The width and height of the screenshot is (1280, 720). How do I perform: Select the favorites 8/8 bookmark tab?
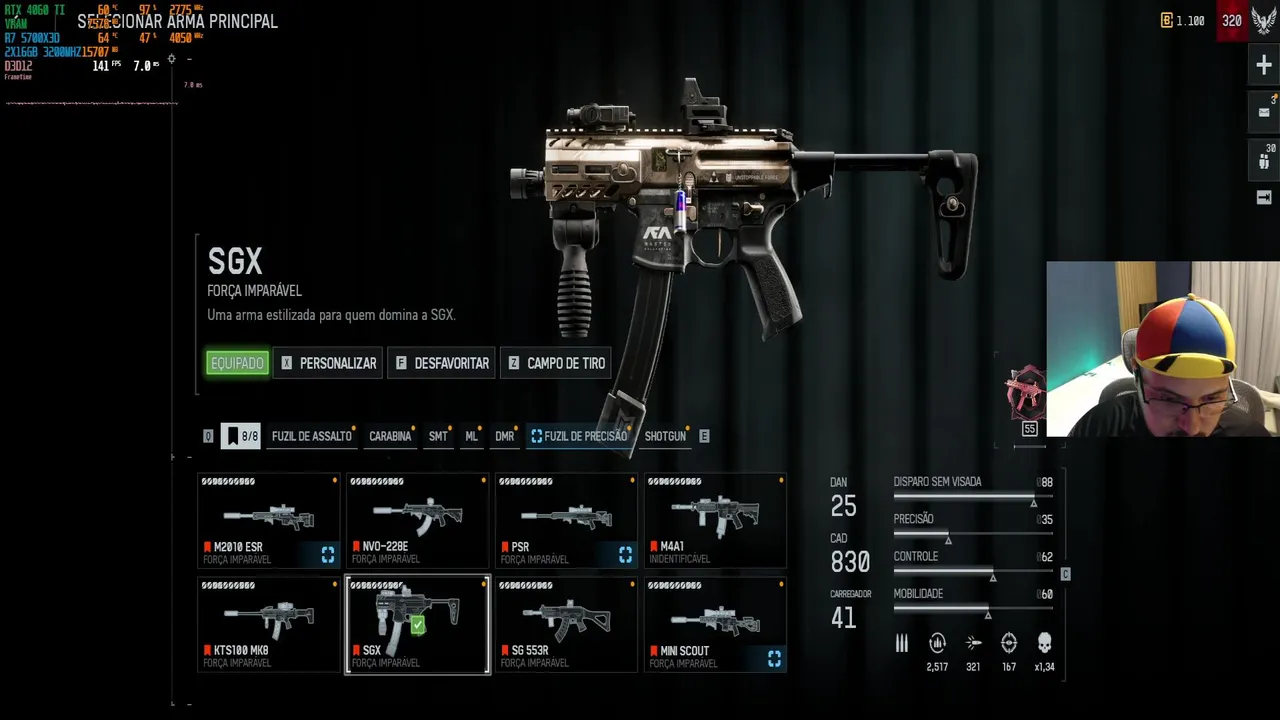(x=240, y=436)
